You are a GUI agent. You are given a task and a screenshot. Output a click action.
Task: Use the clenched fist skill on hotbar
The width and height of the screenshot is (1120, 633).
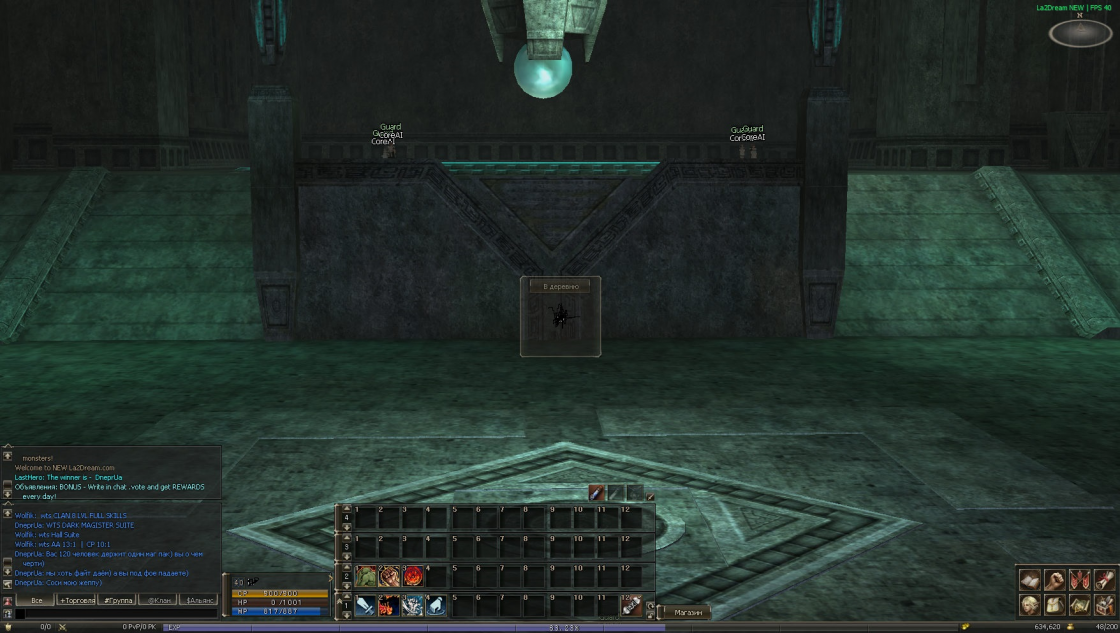click(389, 577)
